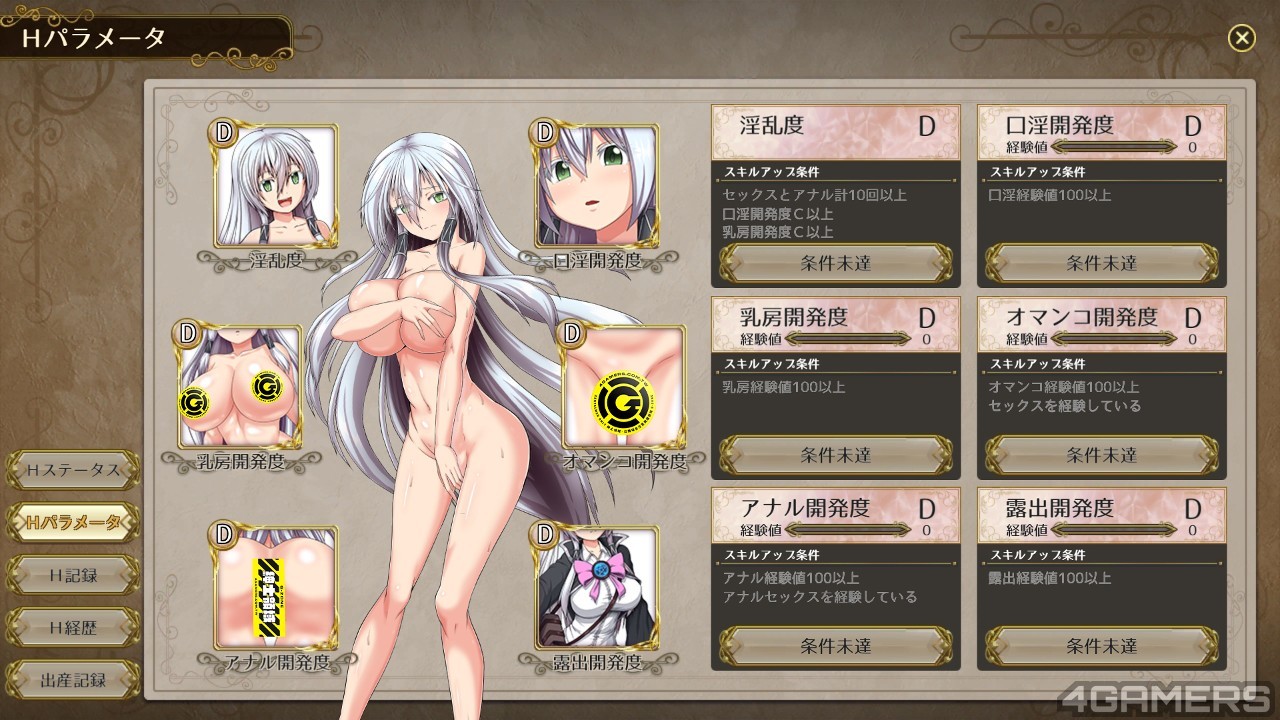
Task: Click 条件未達 button under 露出開発度 panel
Action: click(x=1101, y=646)
